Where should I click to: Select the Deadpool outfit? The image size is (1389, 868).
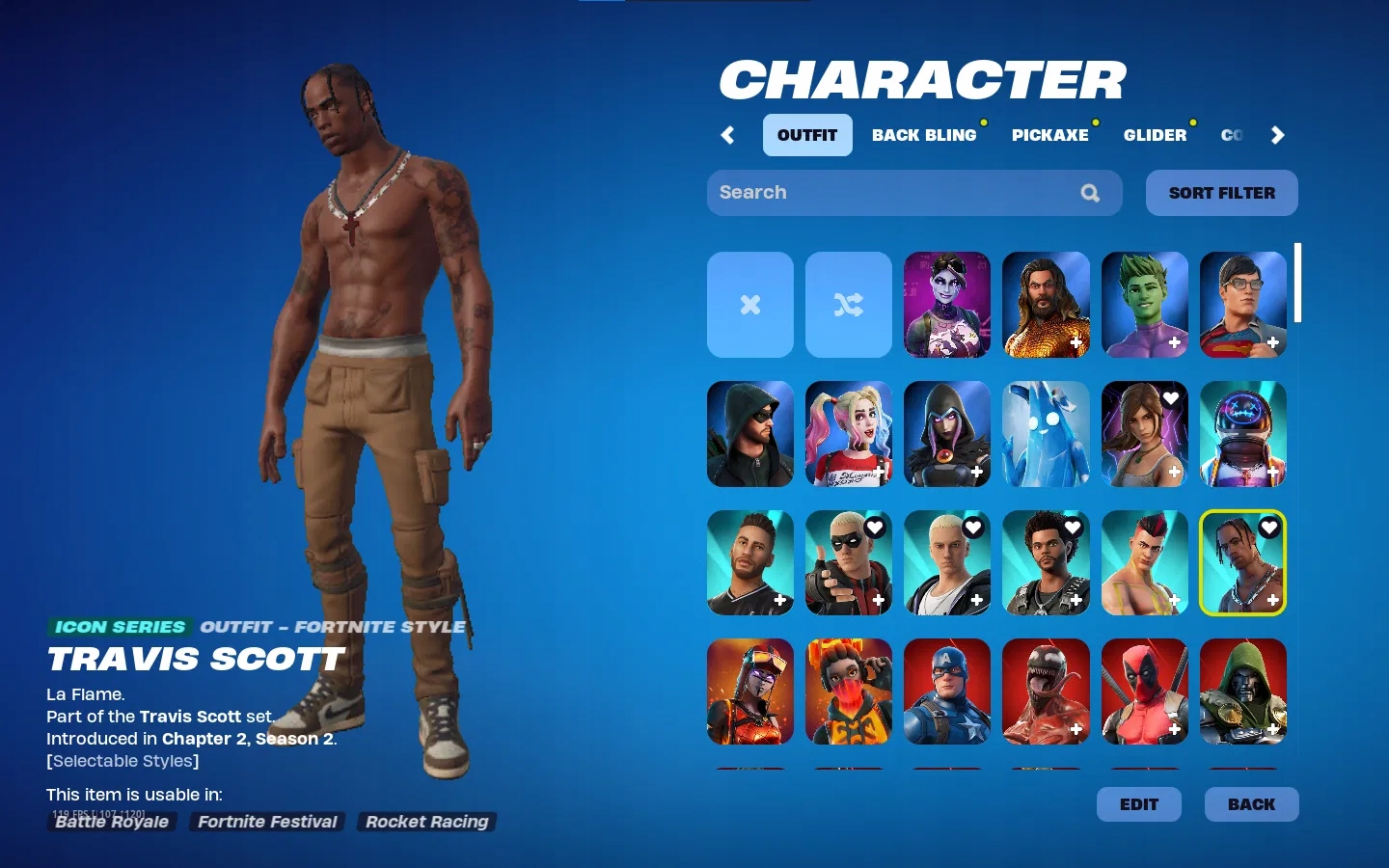click(x=1144, y=691)
